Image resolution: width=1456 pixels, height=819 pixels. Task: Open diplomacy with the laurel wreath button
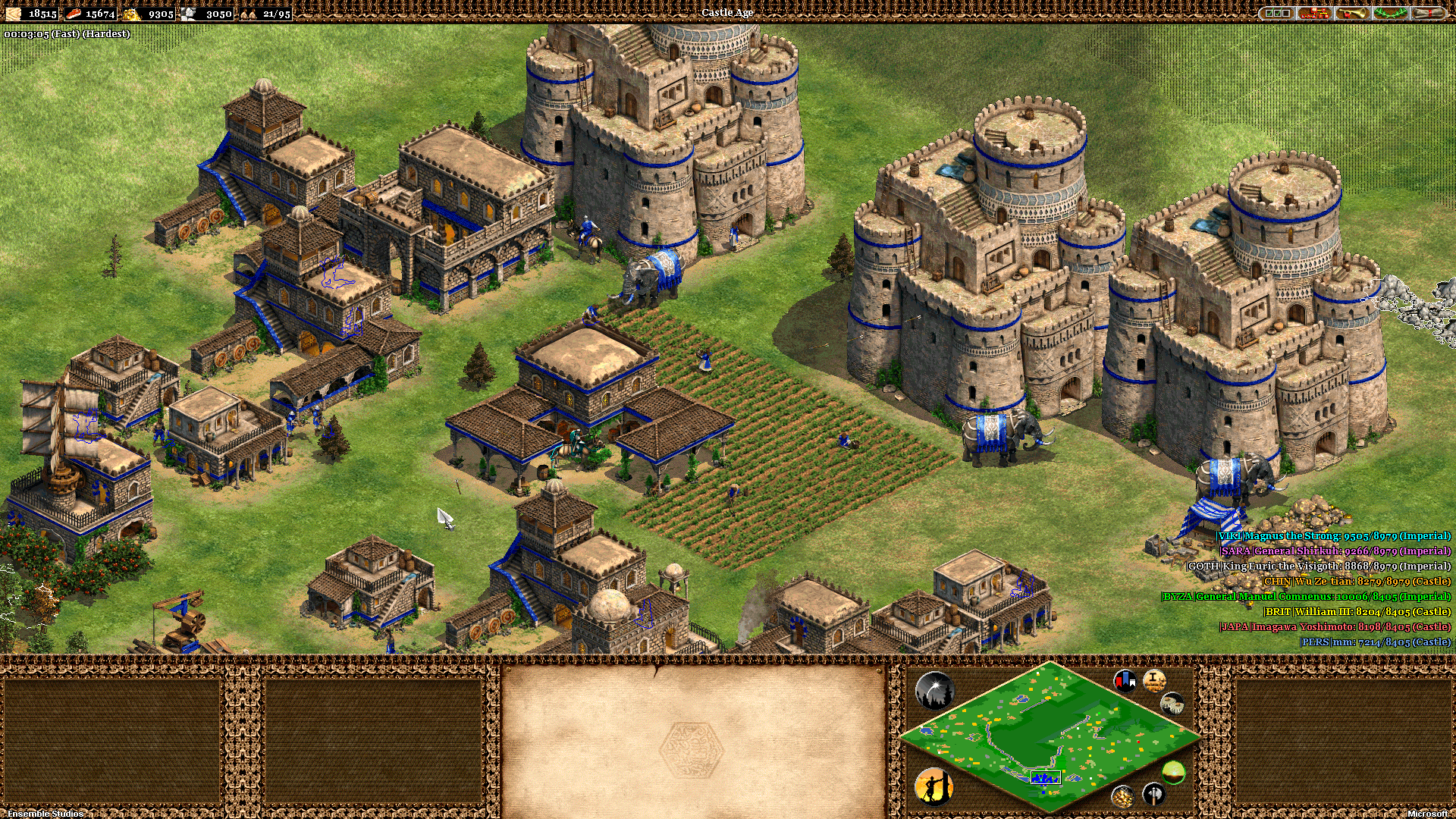[x=1389, y=13]
